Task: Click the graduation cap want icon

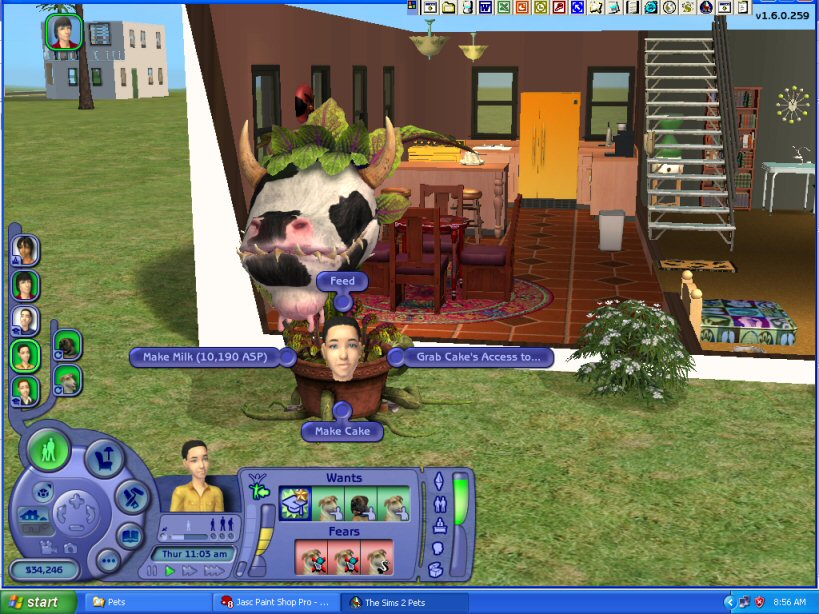Action: pyautogui.click(x=294, y=504)
